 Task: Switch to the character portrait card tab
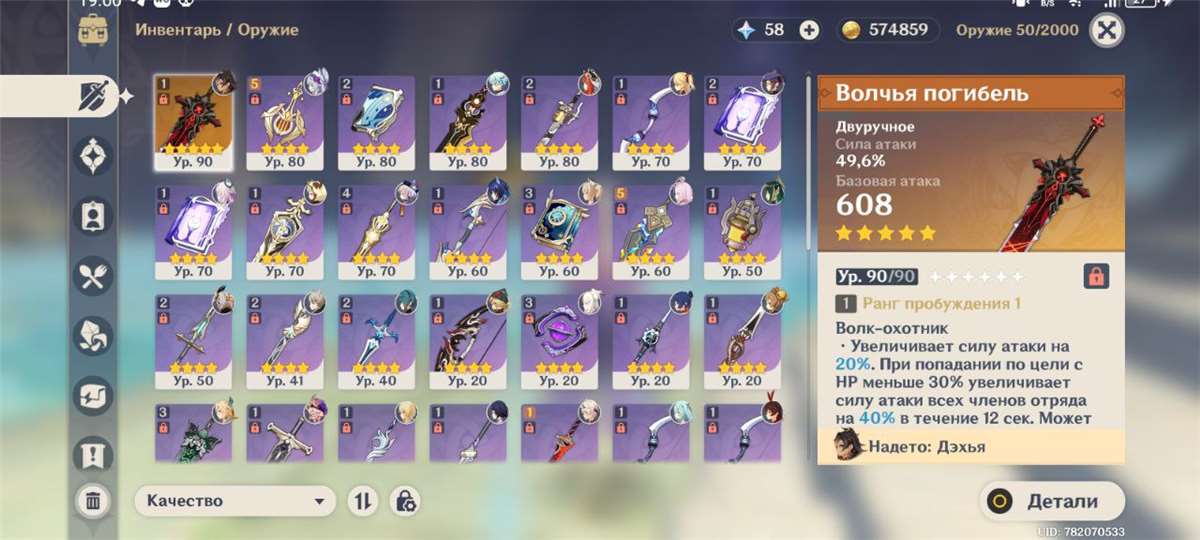pyautogui.click(x=93, y=216)
